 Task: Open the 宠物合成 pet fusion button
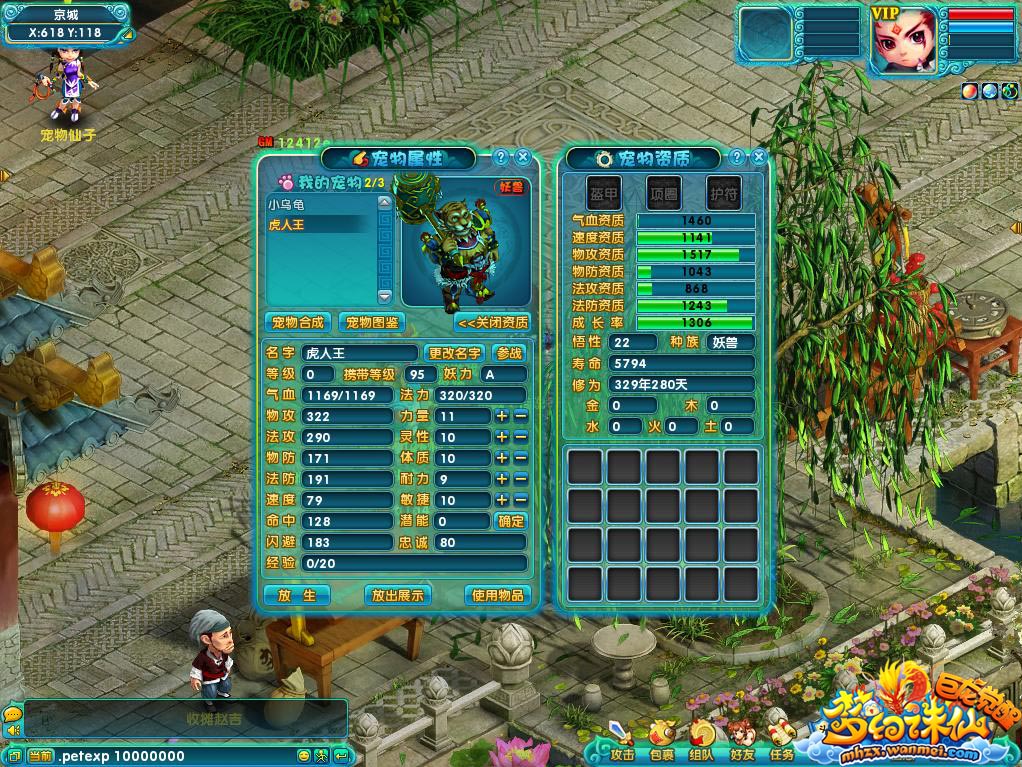click(298, 322)
